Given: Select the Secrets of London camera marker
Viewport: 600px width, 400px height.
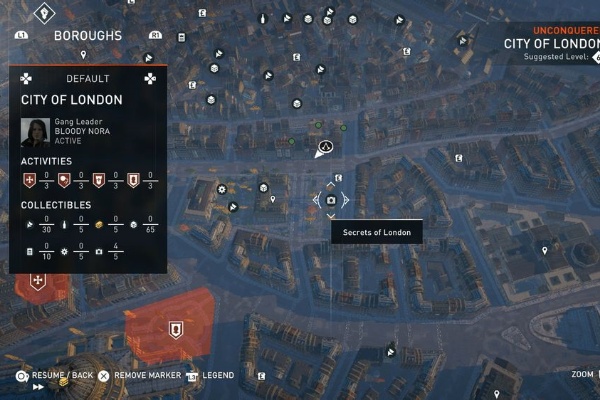Looking at the screenshot, I should (x=331, y=200).
